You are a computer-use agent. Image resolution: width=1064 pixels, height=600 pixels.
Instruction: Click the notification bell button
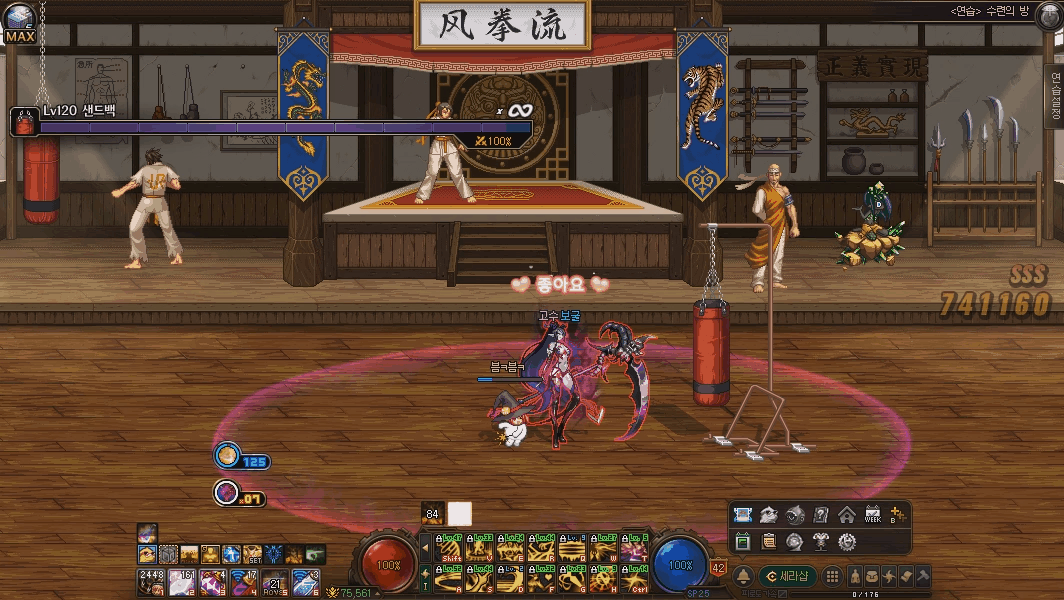pyautogui.click(x=744, y=576)
